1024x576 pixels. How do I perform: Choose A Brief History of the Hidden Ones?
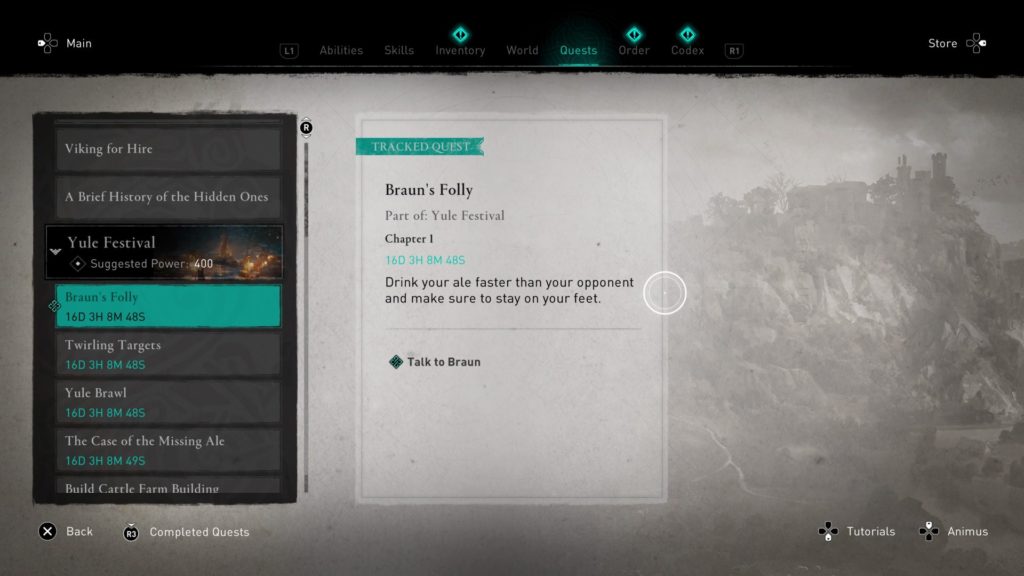coord(166,197)
